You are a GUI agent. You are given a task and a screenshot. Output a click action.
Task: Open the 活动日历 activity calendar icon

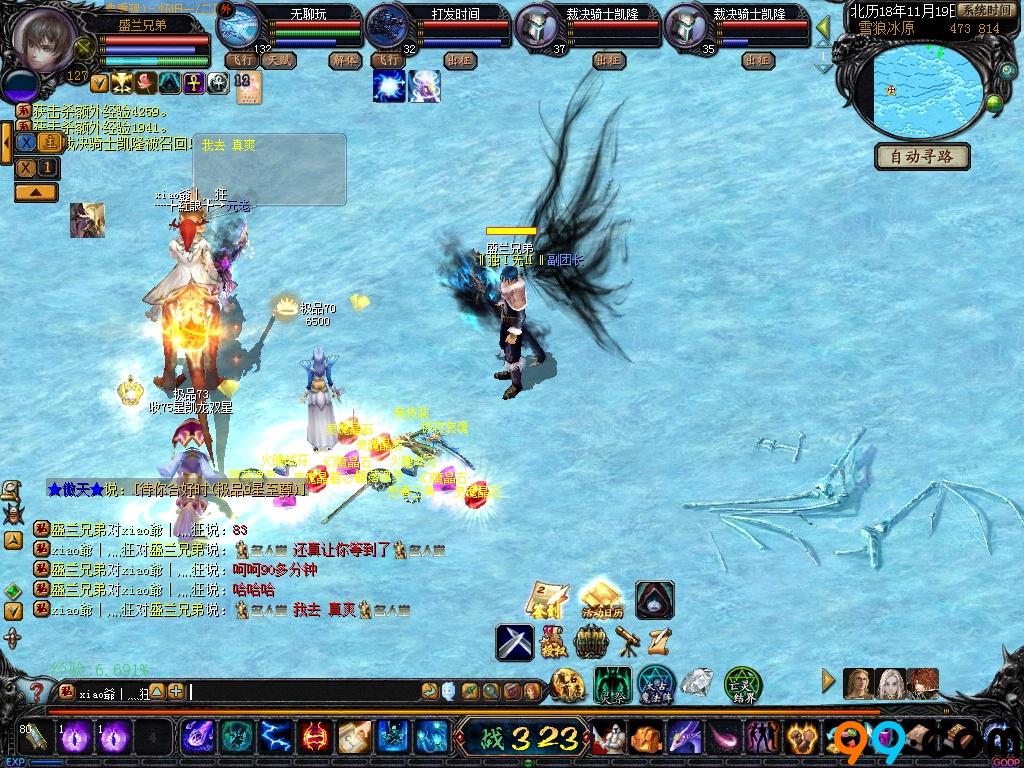pyautogui.click(x=601, y=599)
